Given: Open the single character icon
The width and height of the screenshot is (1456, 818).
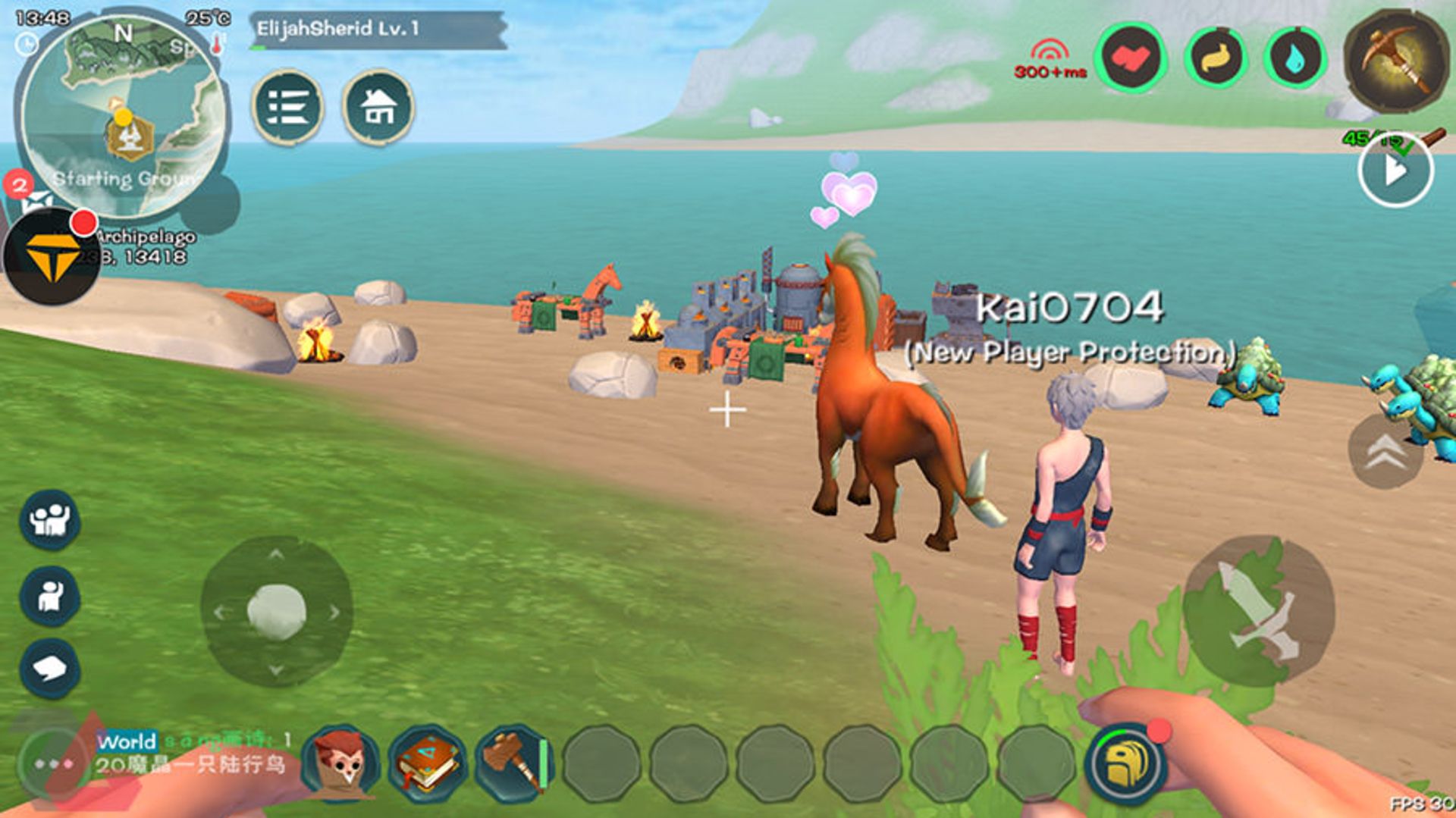Looking at the screenshot, I should (49, 596).
